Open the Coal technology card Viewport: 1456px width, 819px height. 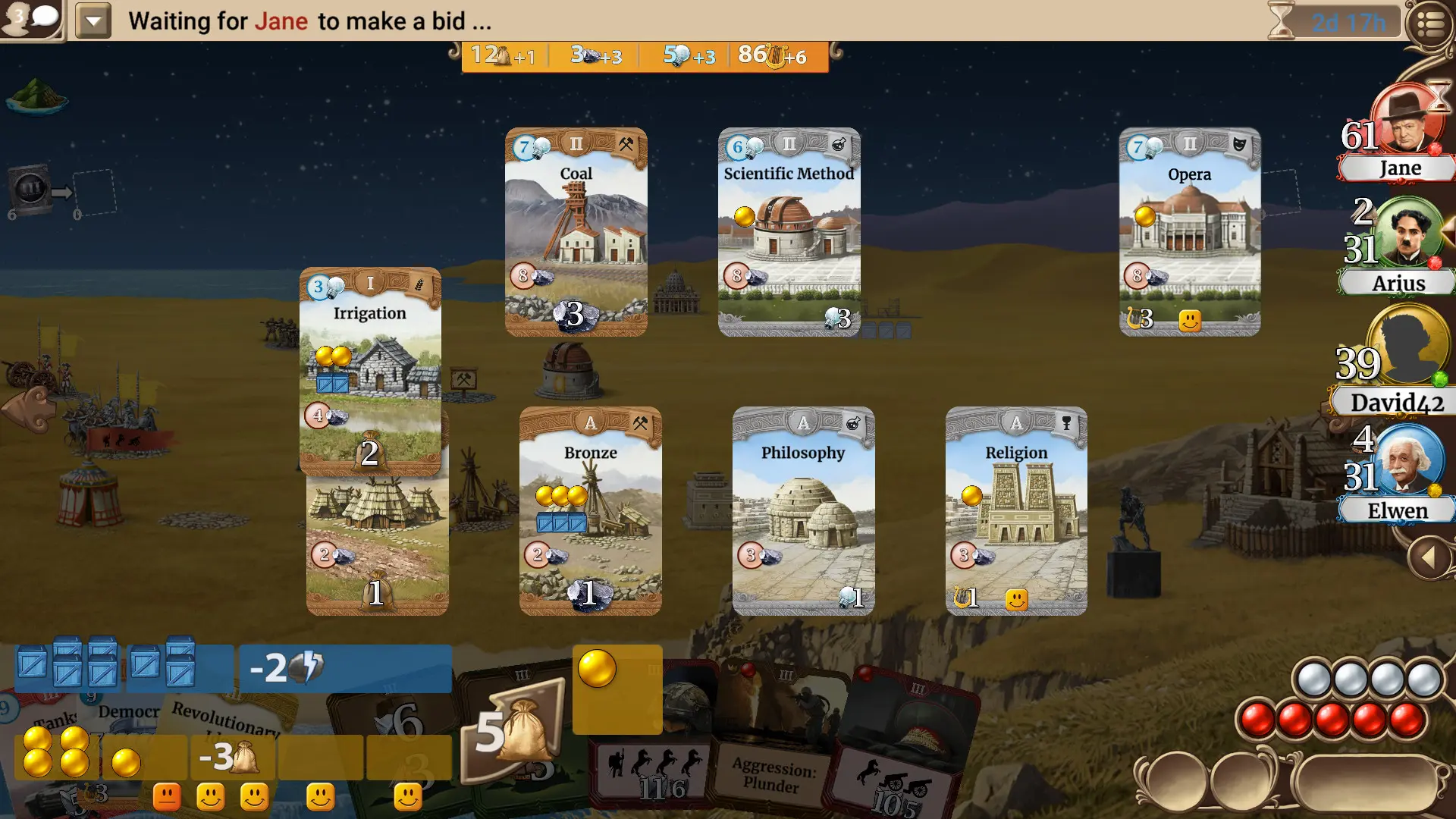[x=576, y=231]
